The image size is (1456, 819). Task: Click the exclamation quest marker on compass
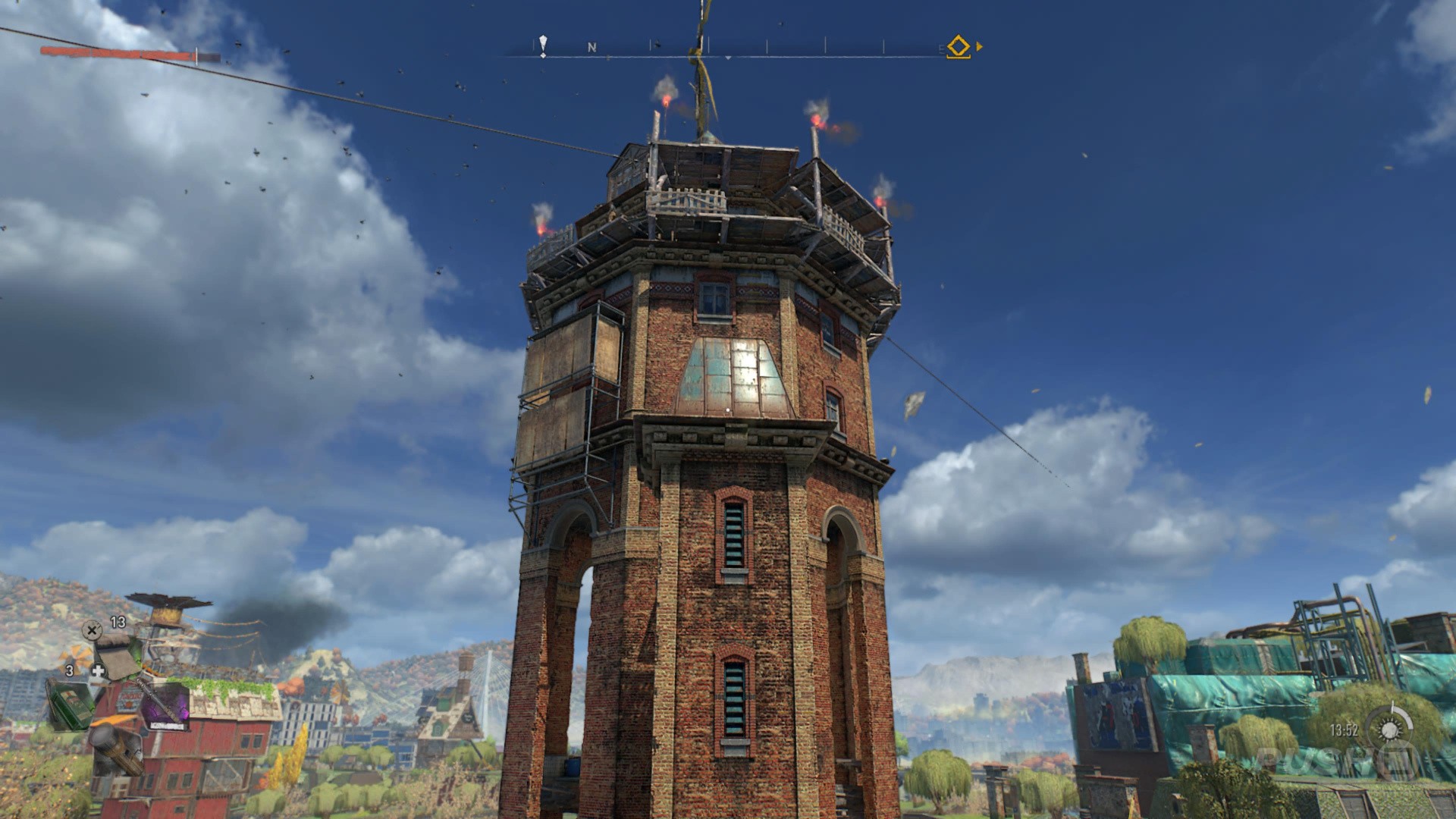(543, 45)
